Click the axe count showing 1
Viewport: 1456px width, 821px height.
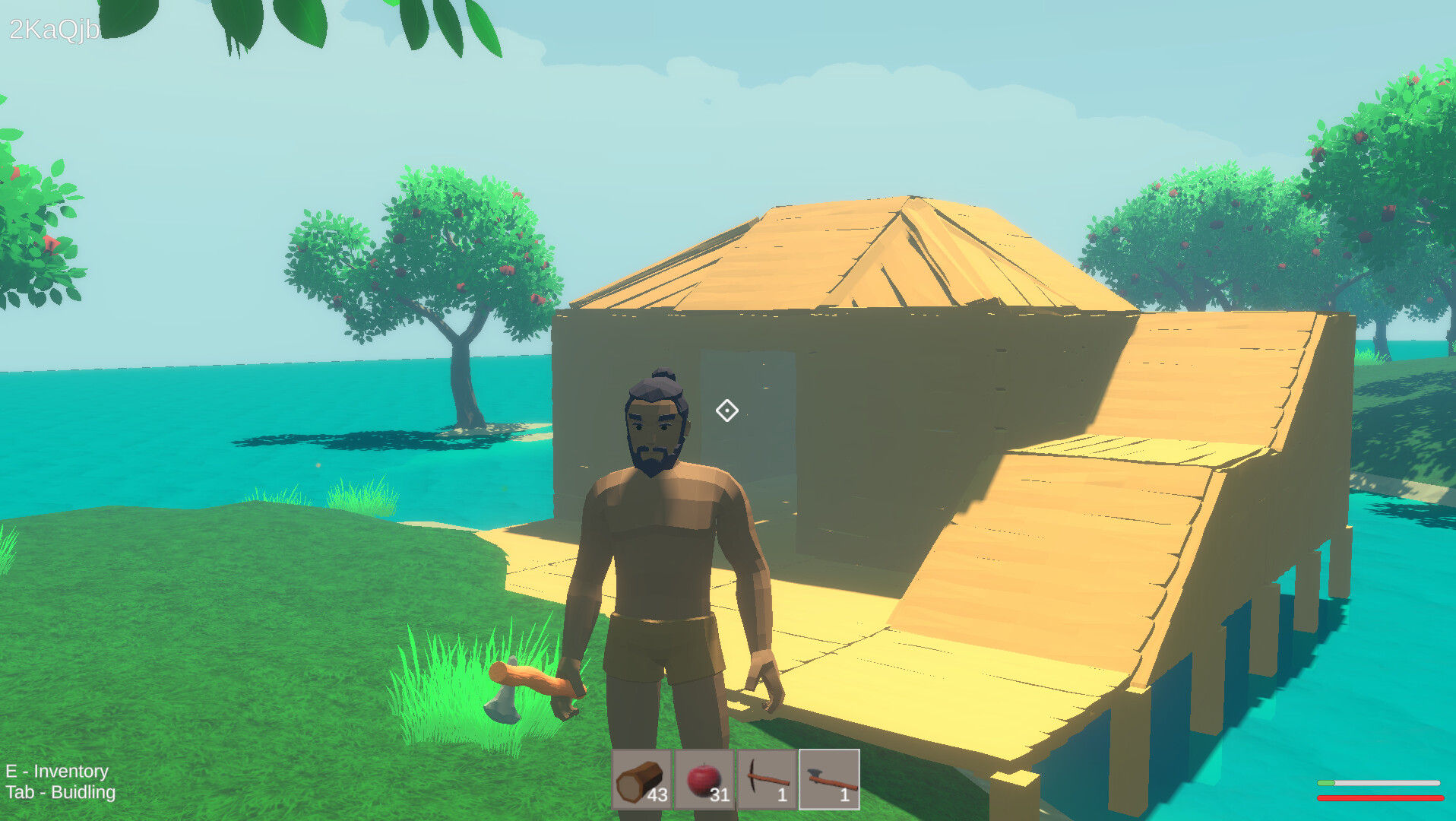[x=844, y=796]
